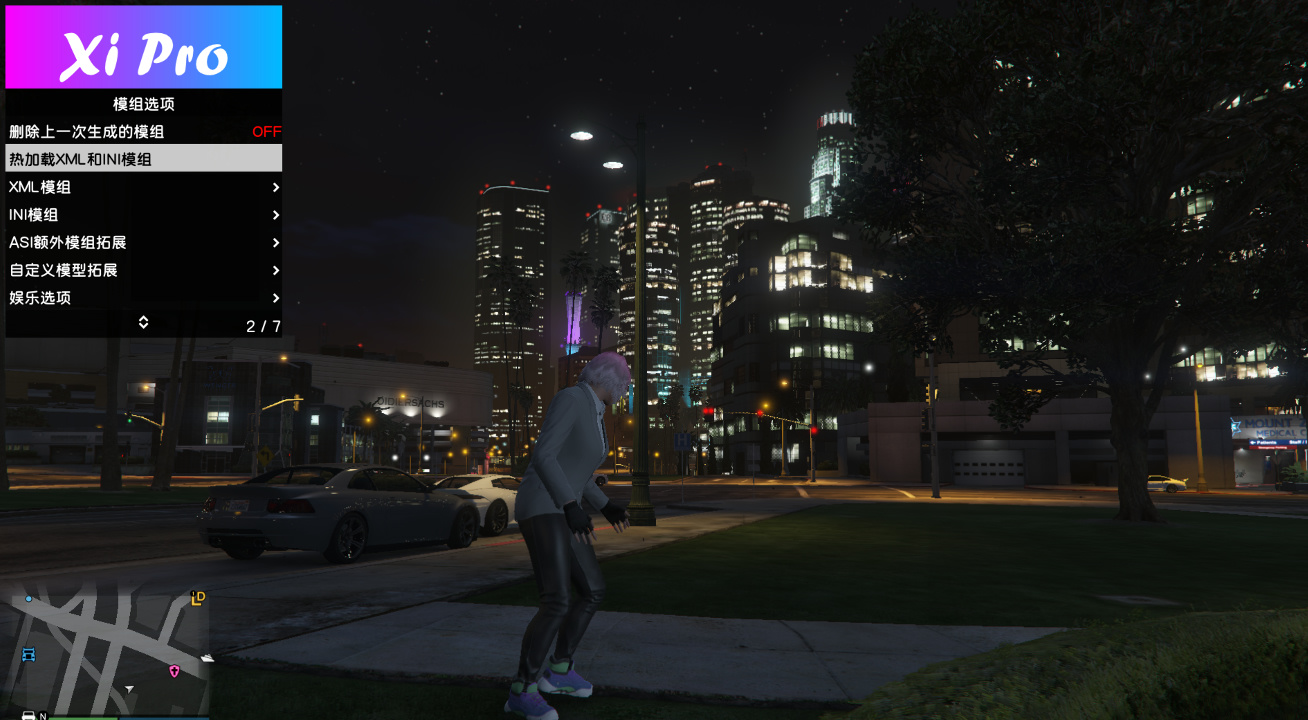
Task: Click the vehicle icon below the minimap
Action: pyautogui.click(x=28, y=716)
